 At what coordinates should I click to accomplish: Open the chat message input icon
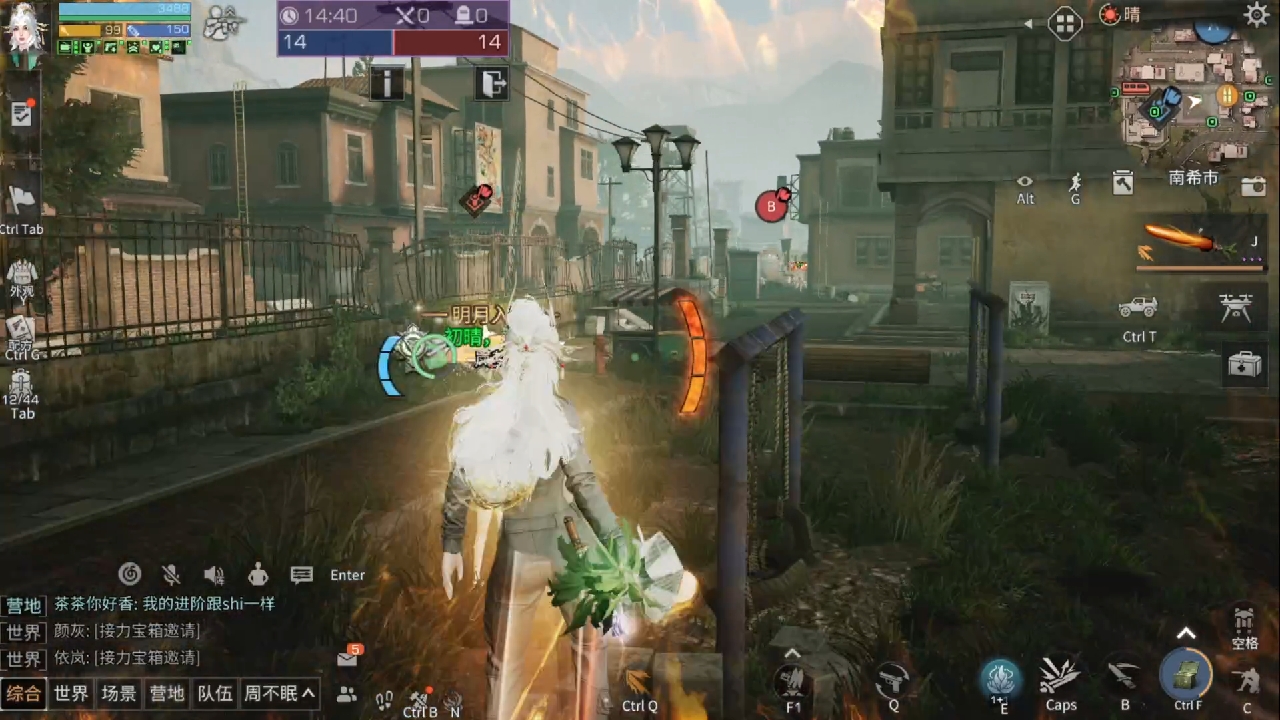click(301, 575)
